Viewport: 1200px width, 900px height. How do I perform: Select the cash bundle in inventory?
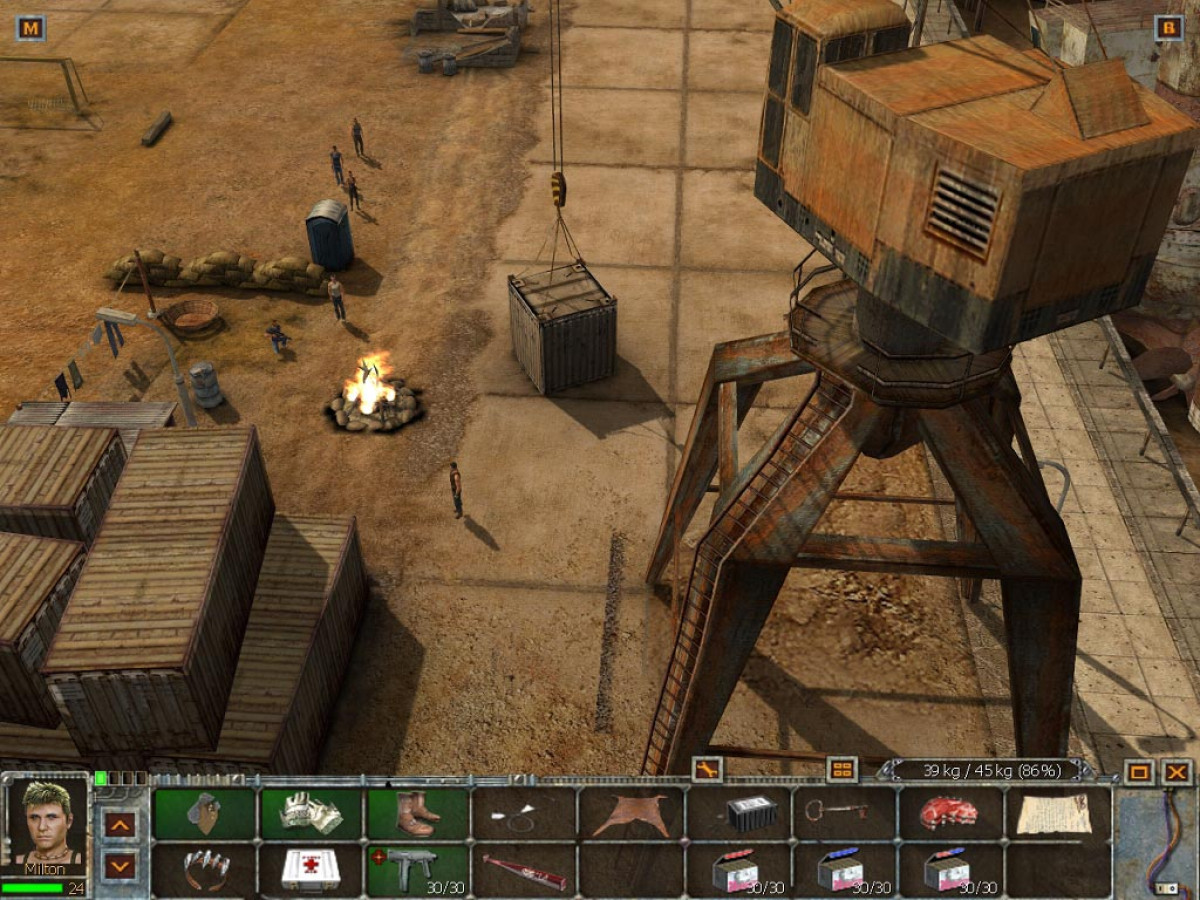coord(310,813)
